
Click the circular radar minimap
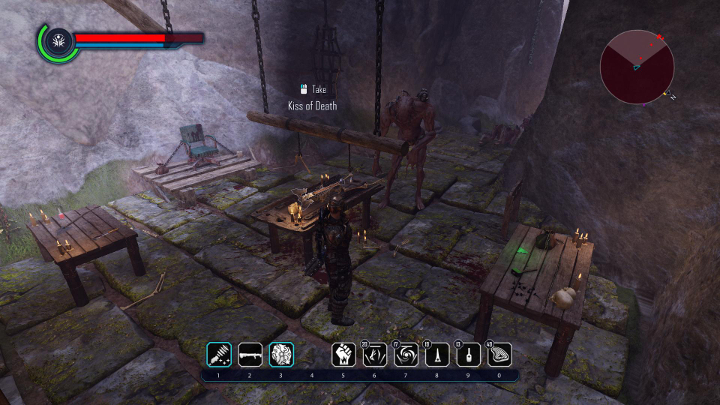point(636,65)
